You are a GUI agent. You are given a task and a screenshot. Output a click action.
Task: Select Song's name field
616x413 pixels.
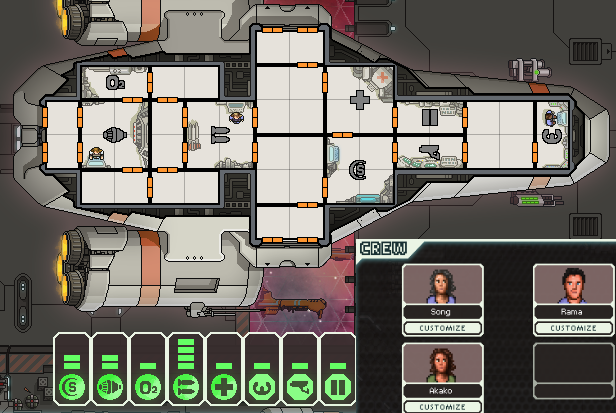[442, 312]
